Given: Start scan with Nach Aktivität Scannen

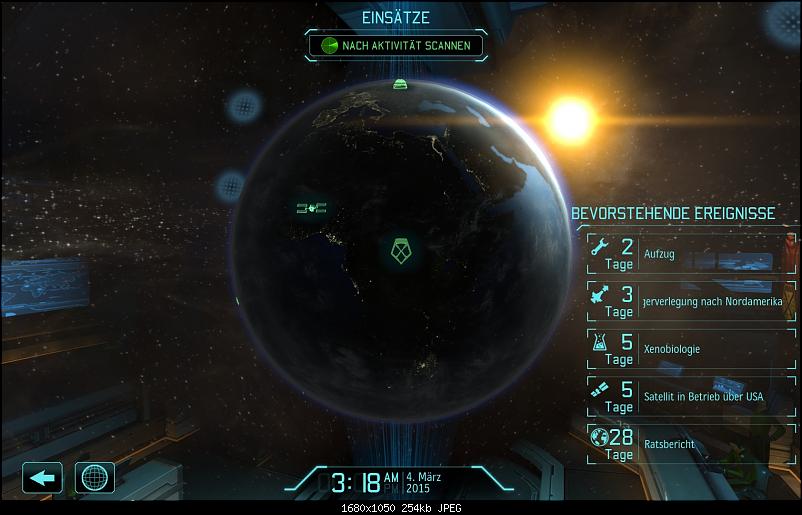Looking at the screenshot, I should [398, 45].
